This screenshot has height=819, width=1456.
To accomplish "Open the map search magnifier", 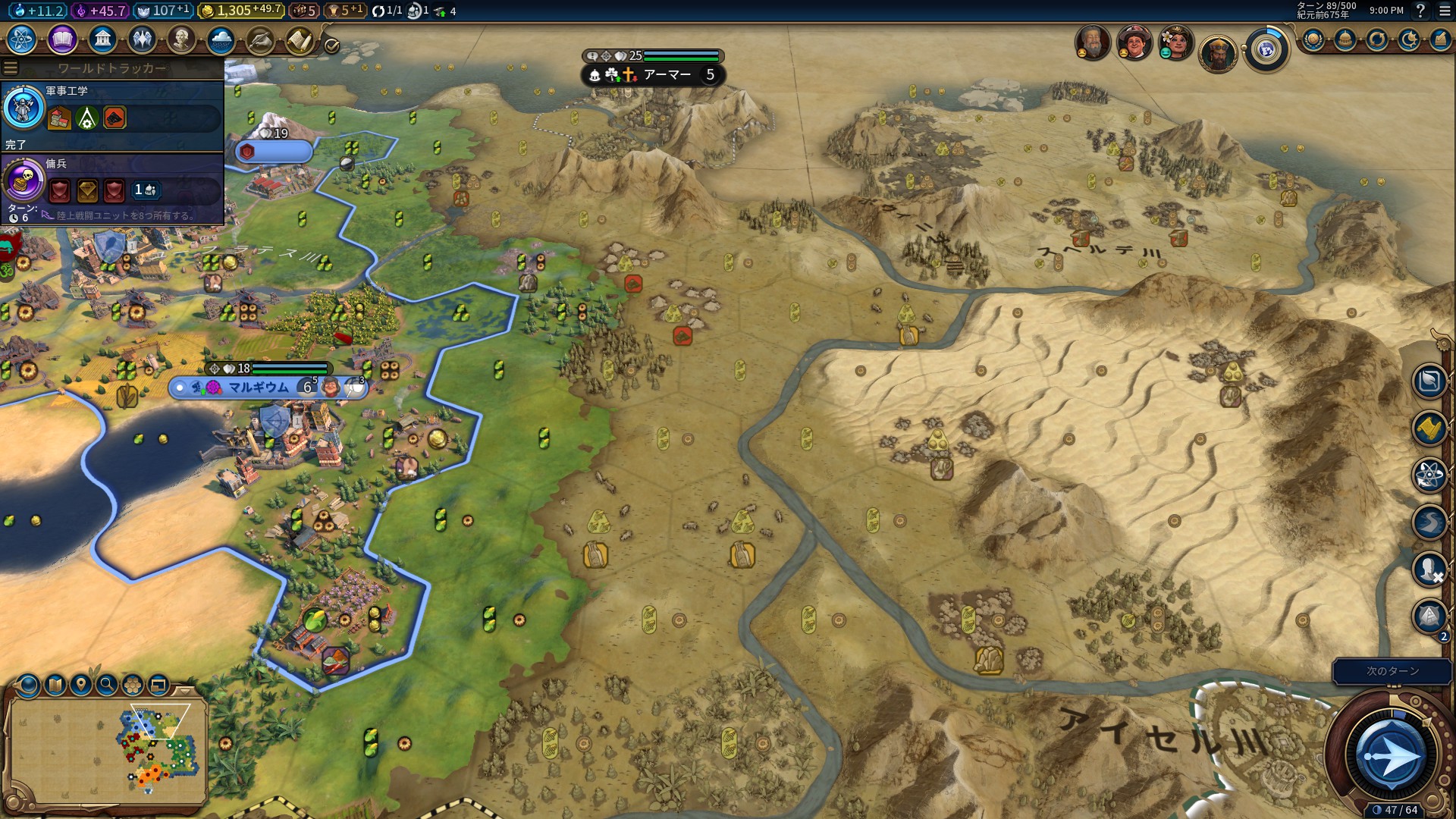I will [107, 686].
